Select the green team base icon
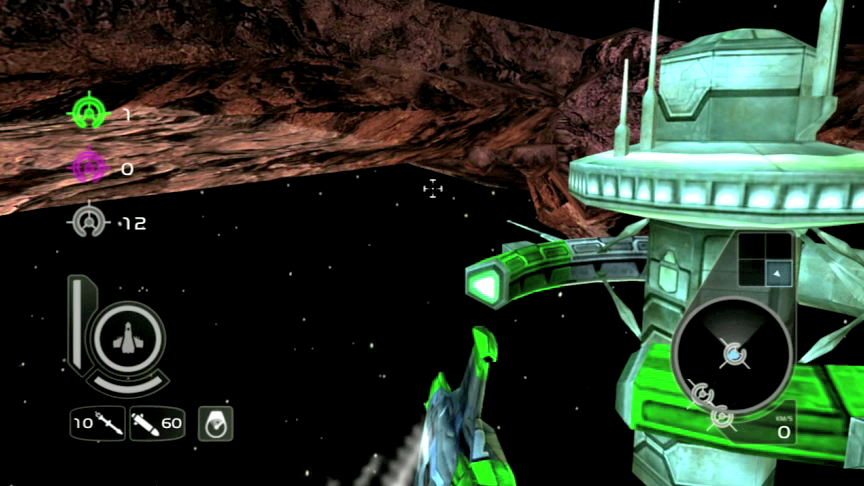 coord(90,113)
